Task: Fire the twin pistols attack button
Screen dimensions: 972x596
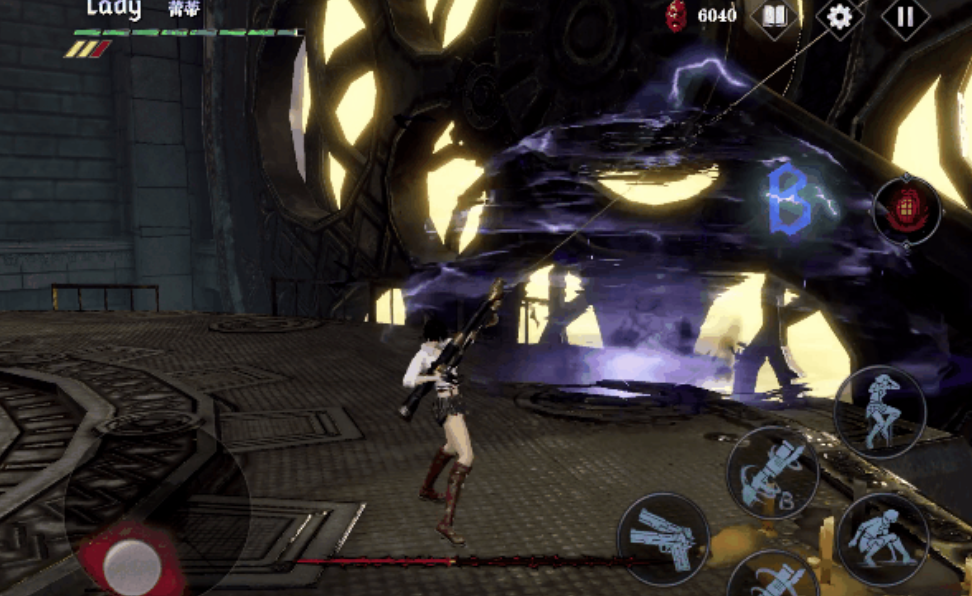Action: [x=663, y=539]
